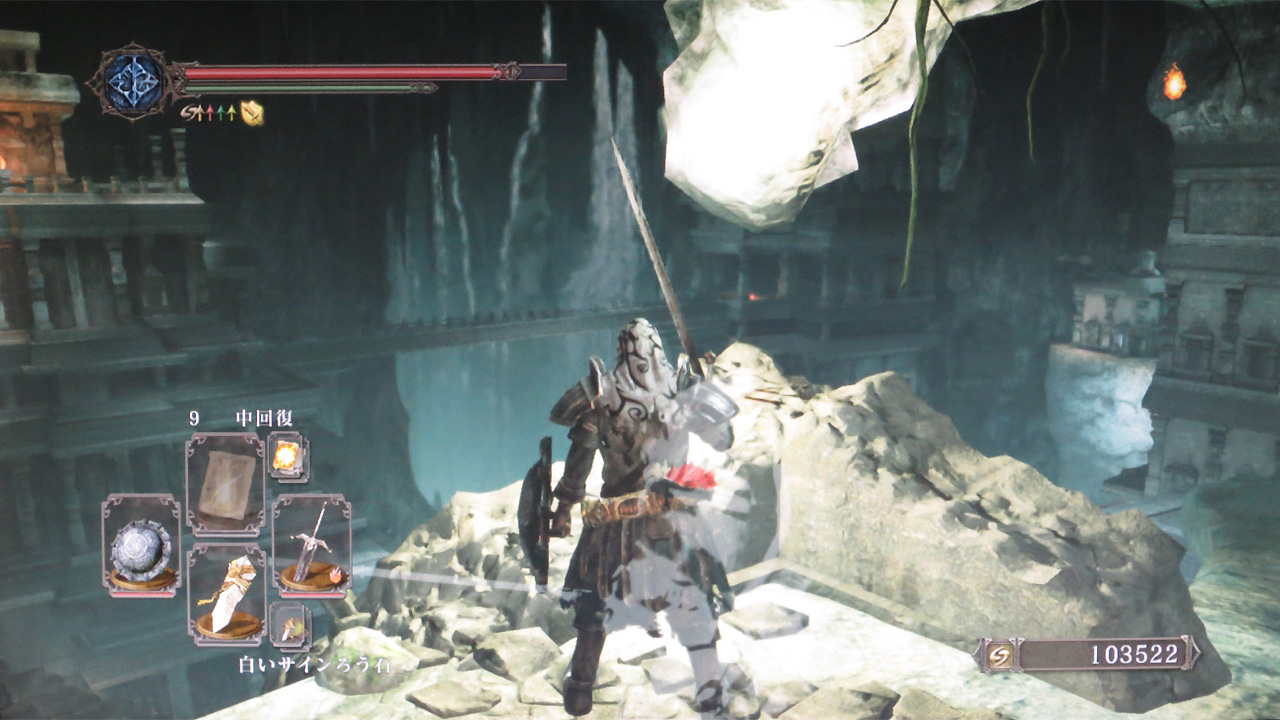The height and width of the screenshot is (720, 1280).
Task: Open the blue covenant emblem icon
Action: (134, 81)
